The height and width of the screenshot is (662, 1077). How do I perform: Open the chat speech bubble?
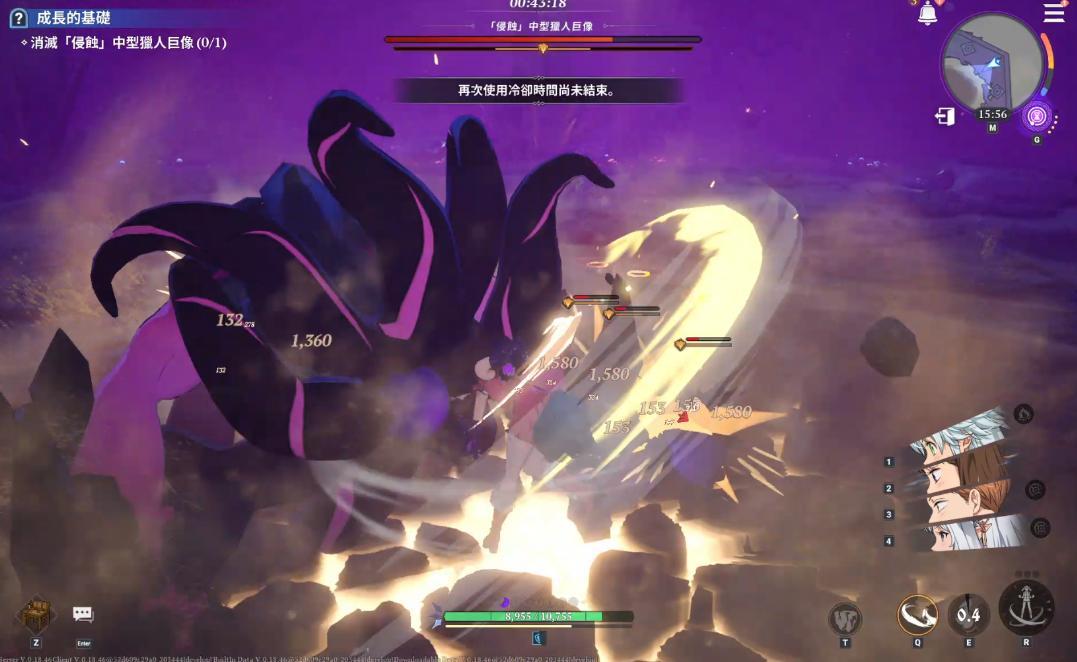coord(83,614)
